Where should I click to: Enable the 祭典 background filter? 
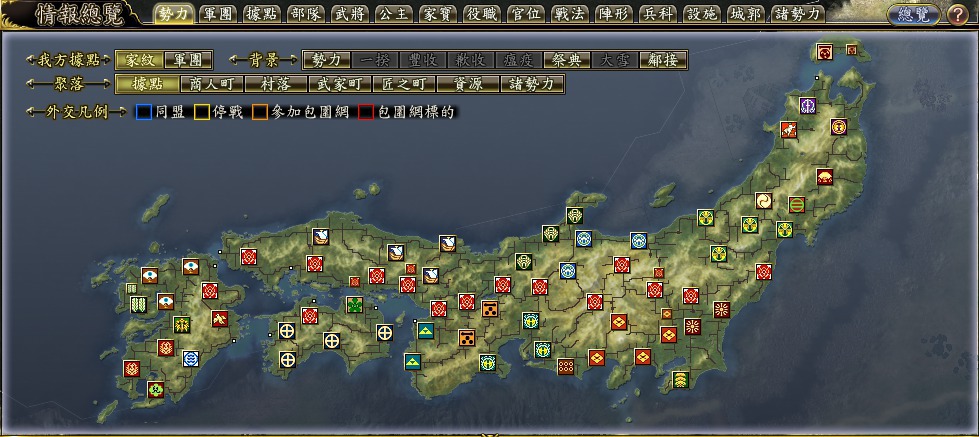point(566,60)
